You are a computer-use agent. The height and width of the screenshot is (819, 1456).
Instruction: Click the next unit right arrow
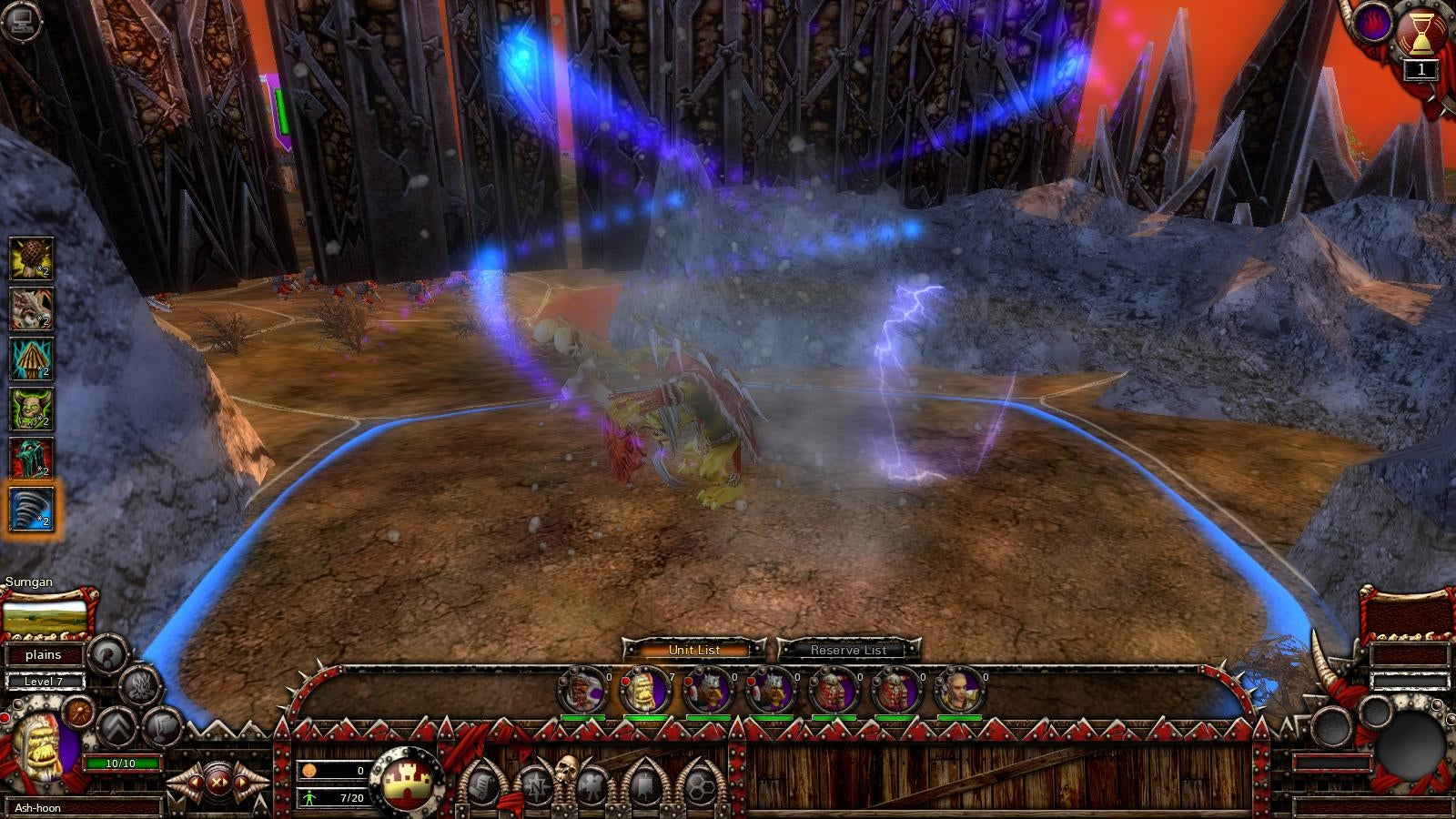241,782
